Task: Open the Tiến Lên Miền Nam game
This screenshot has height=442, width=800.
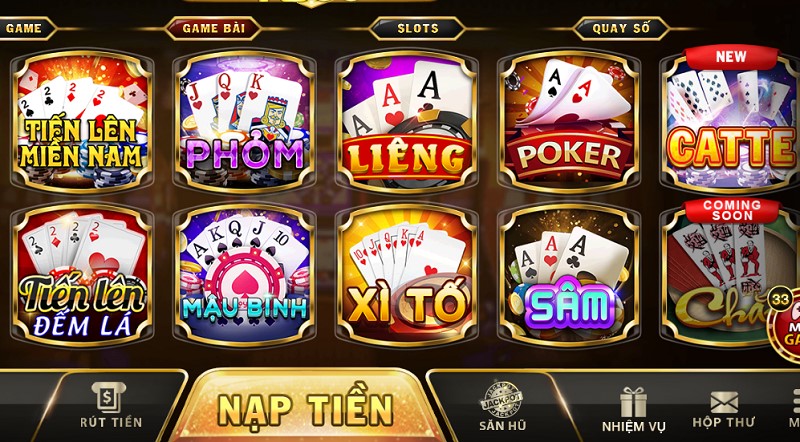Action: (x=81, y=118)
